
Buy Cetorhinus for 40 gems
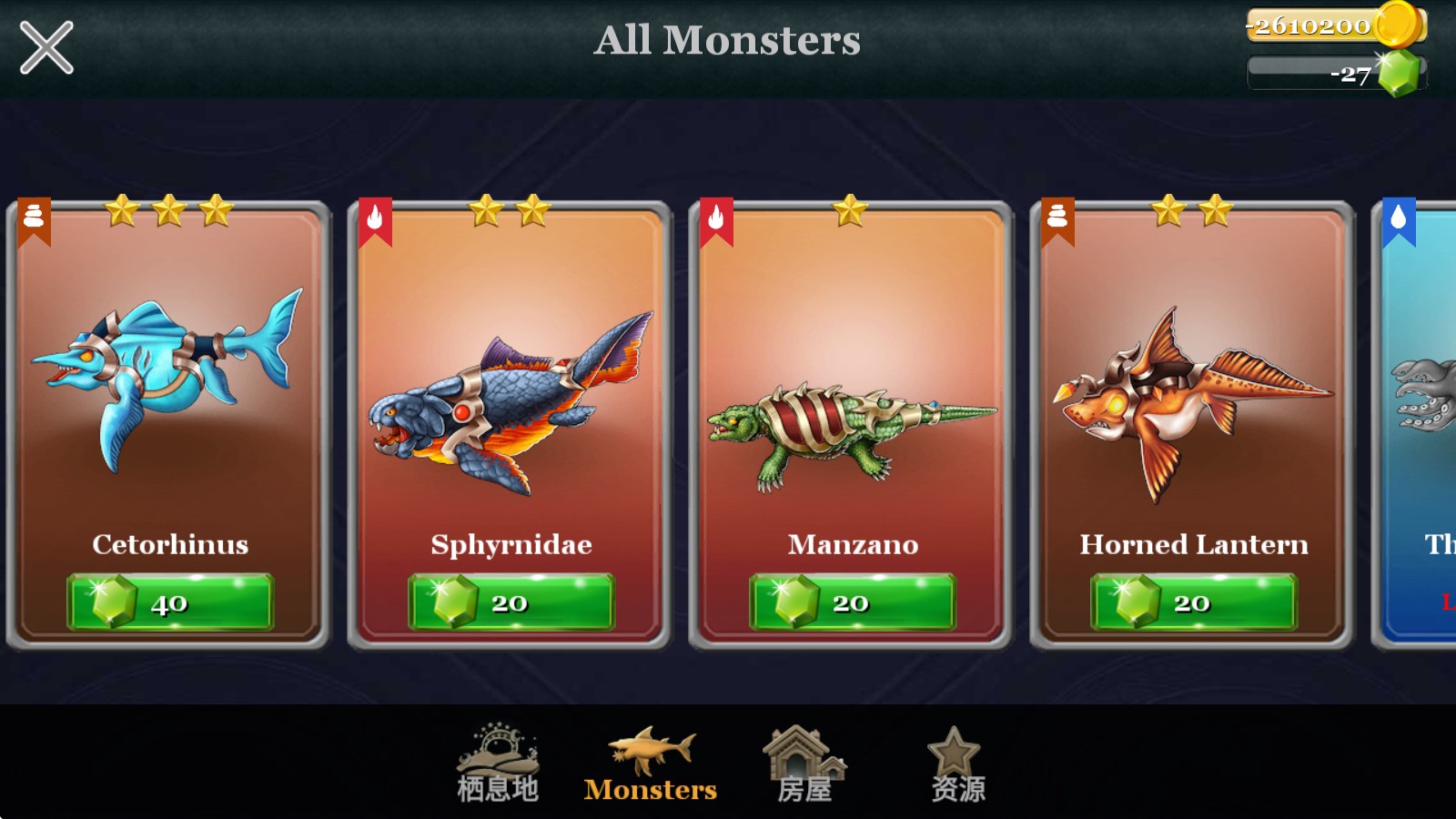[x=170, y=602]
